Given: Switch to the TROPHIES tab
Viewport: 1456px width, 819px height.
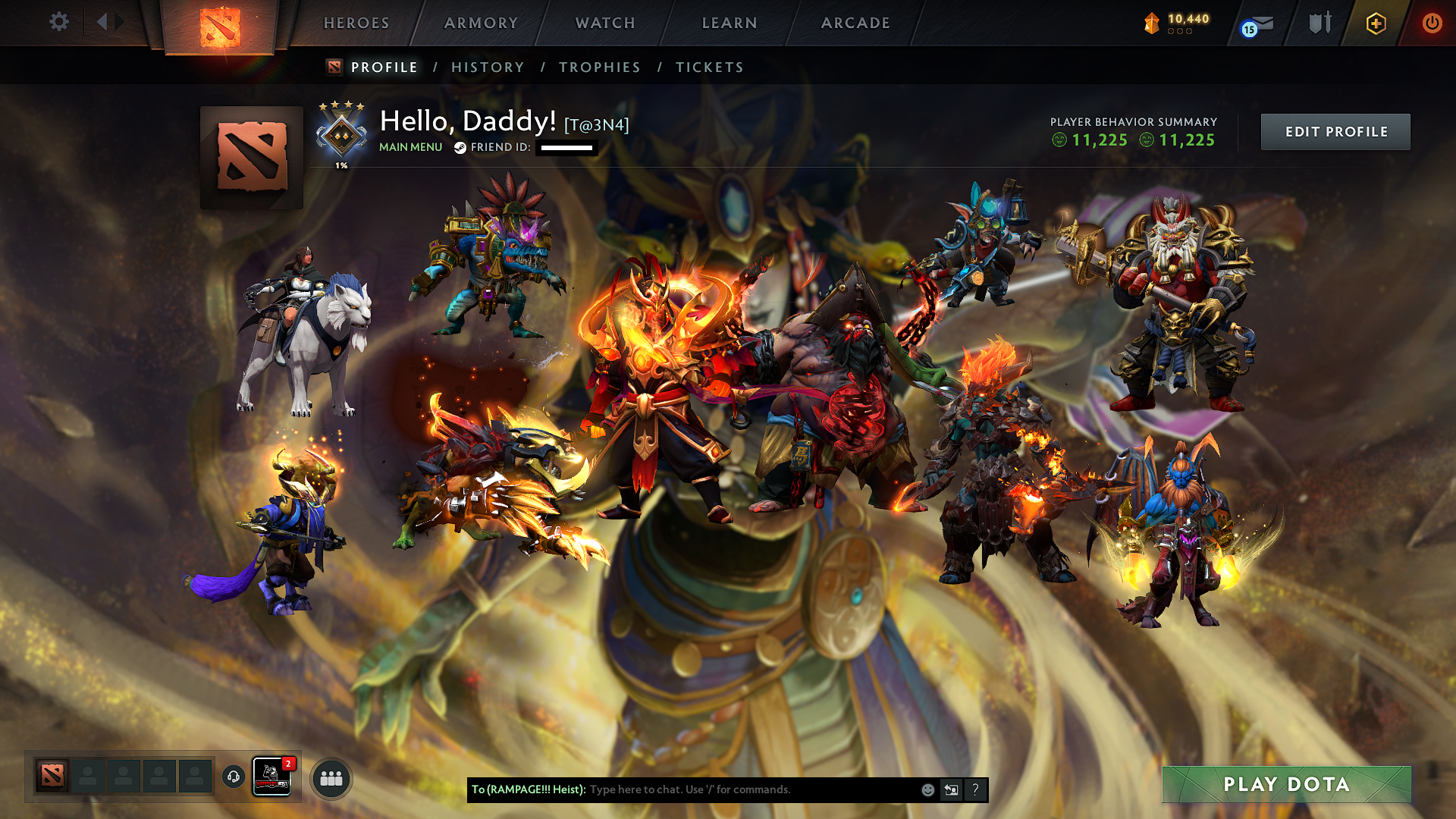Looking at the screenshot, I should [599, 67].
